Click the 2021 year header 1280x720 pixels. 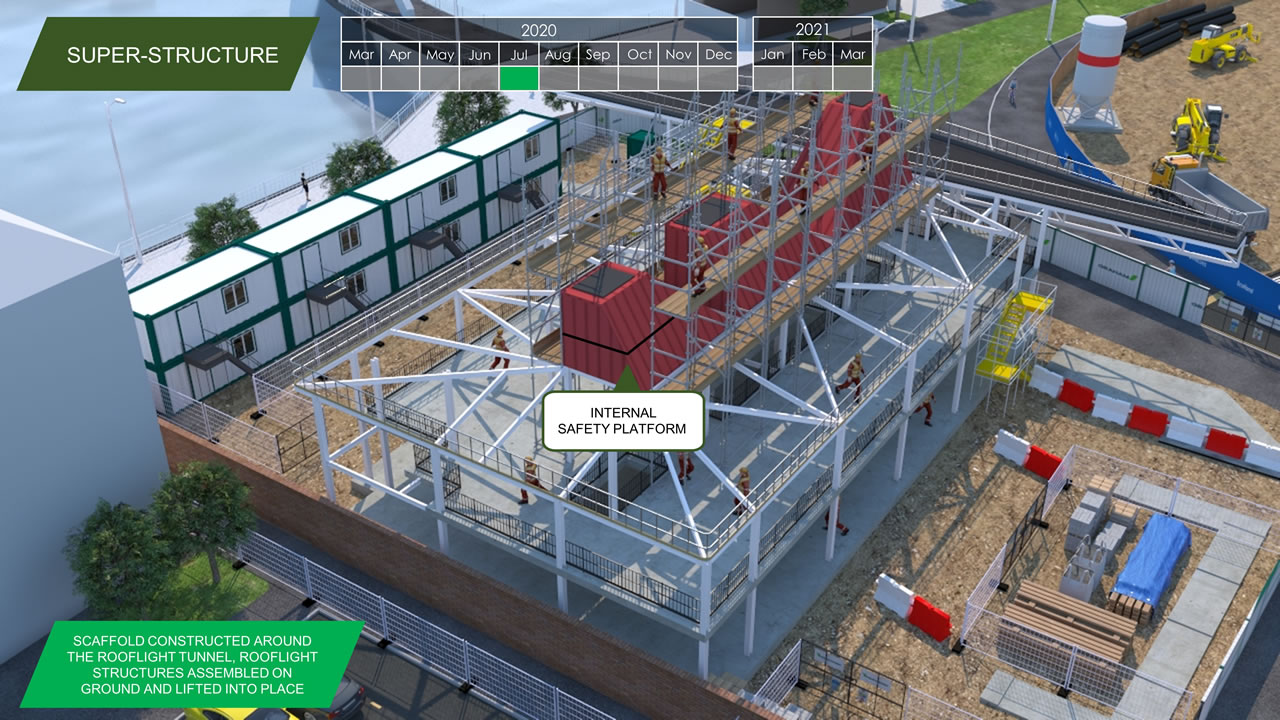812,30
